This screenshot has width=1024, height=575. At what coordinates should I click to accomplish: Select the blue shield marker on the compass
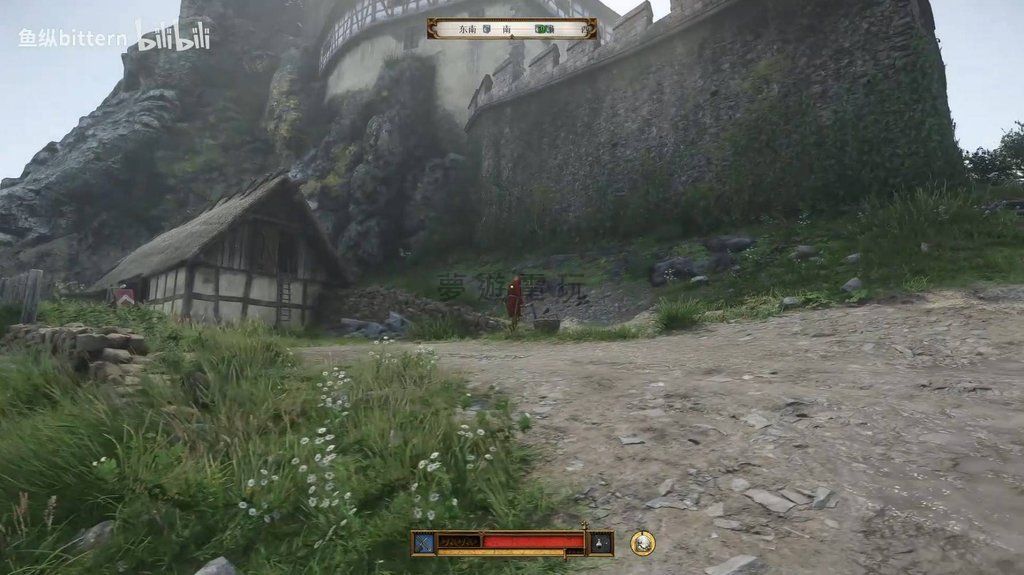click(487, 30)
